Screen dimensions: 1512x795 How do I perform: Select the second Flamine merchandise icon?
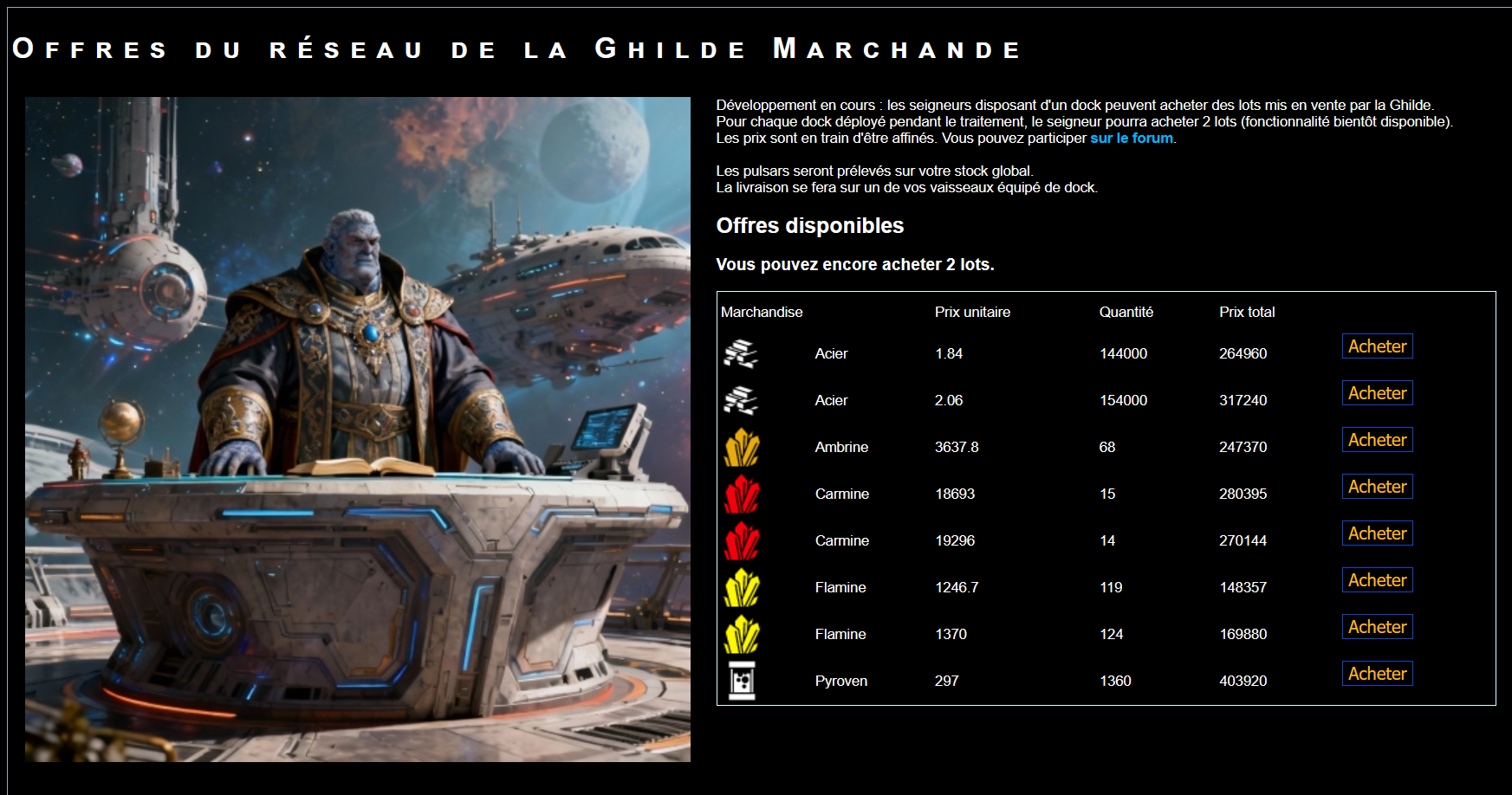pos(742,634)
